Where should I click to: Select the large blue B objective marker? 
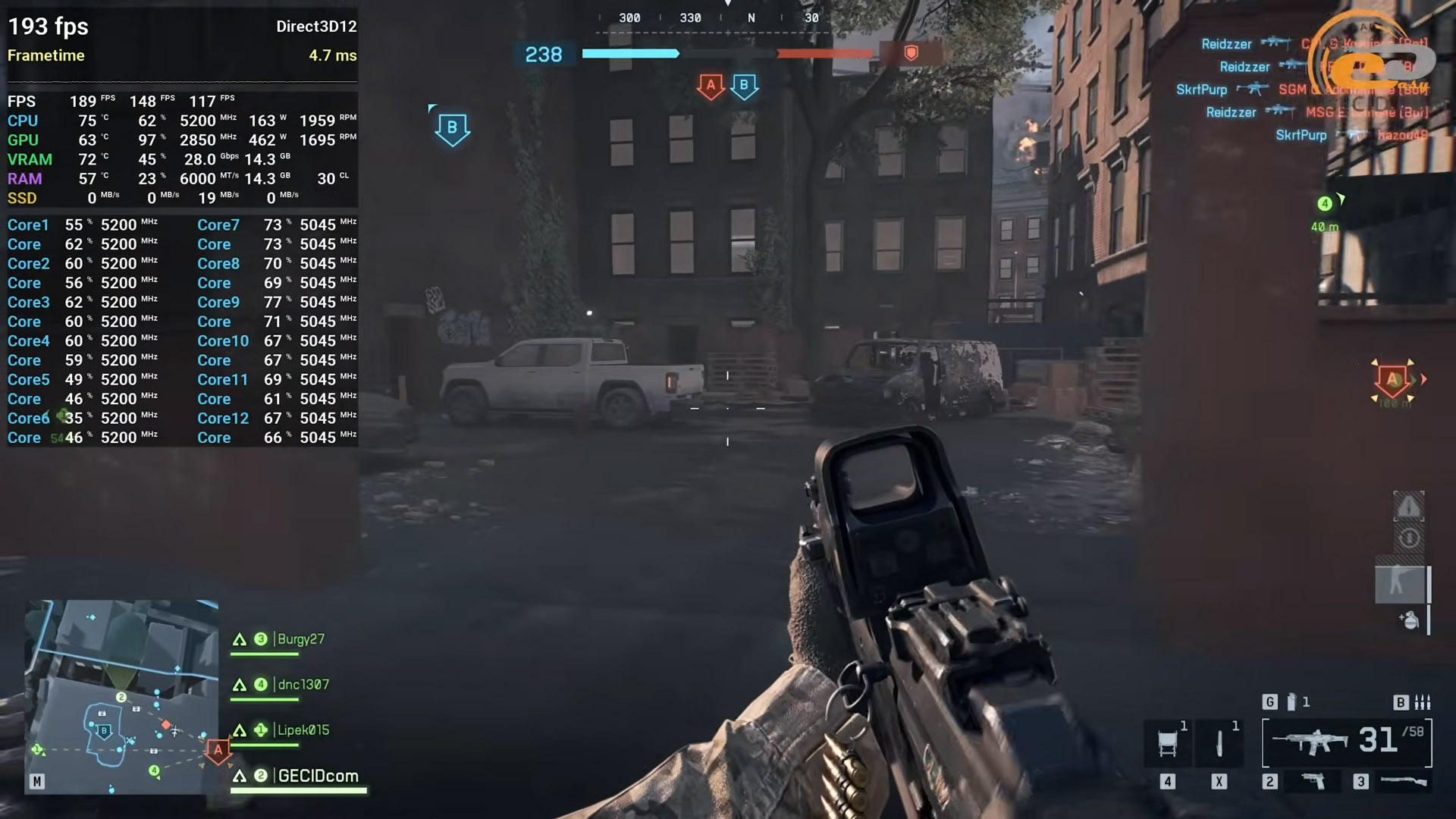point(452,128)
